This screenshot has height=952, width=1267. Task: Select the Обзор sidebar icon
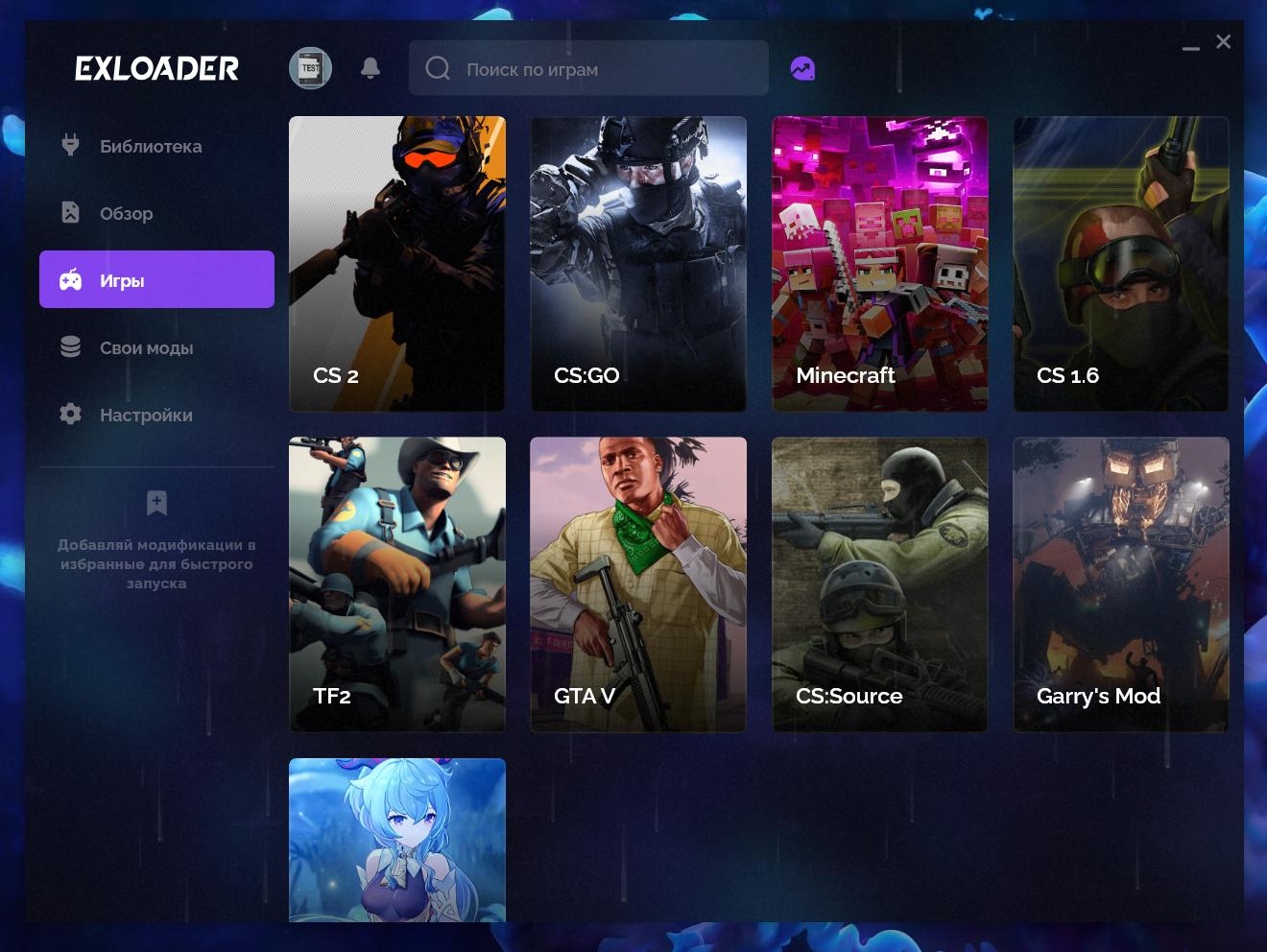click(x=70, y=211)
